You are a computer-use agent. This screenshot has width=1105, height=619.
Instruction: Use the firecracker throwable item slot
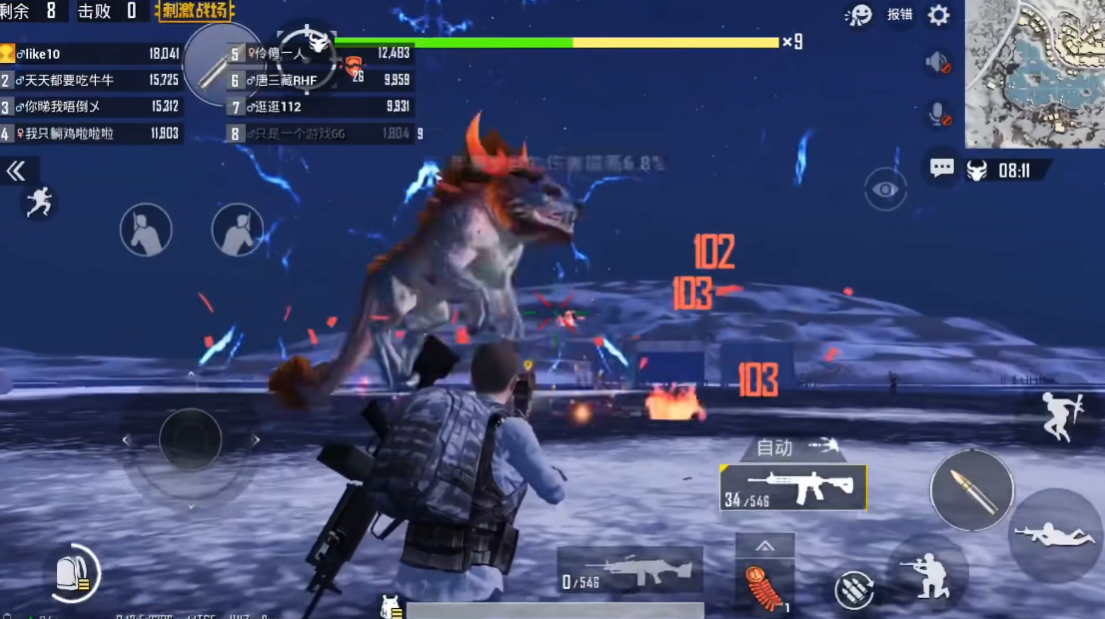tap(764, 587)
